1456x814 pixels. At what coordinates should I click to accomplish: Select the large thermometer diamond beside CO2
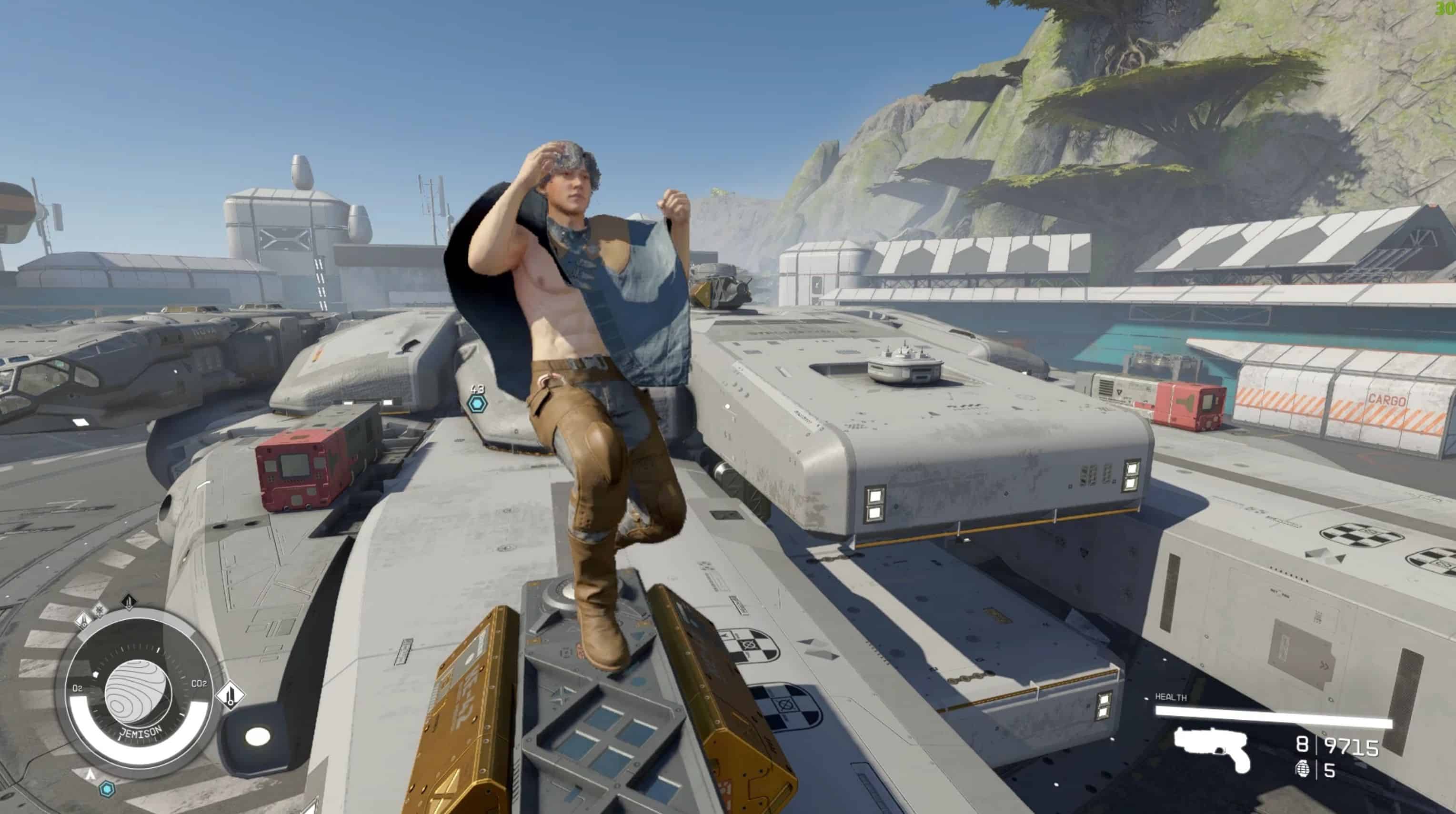[x=231, y=695]
